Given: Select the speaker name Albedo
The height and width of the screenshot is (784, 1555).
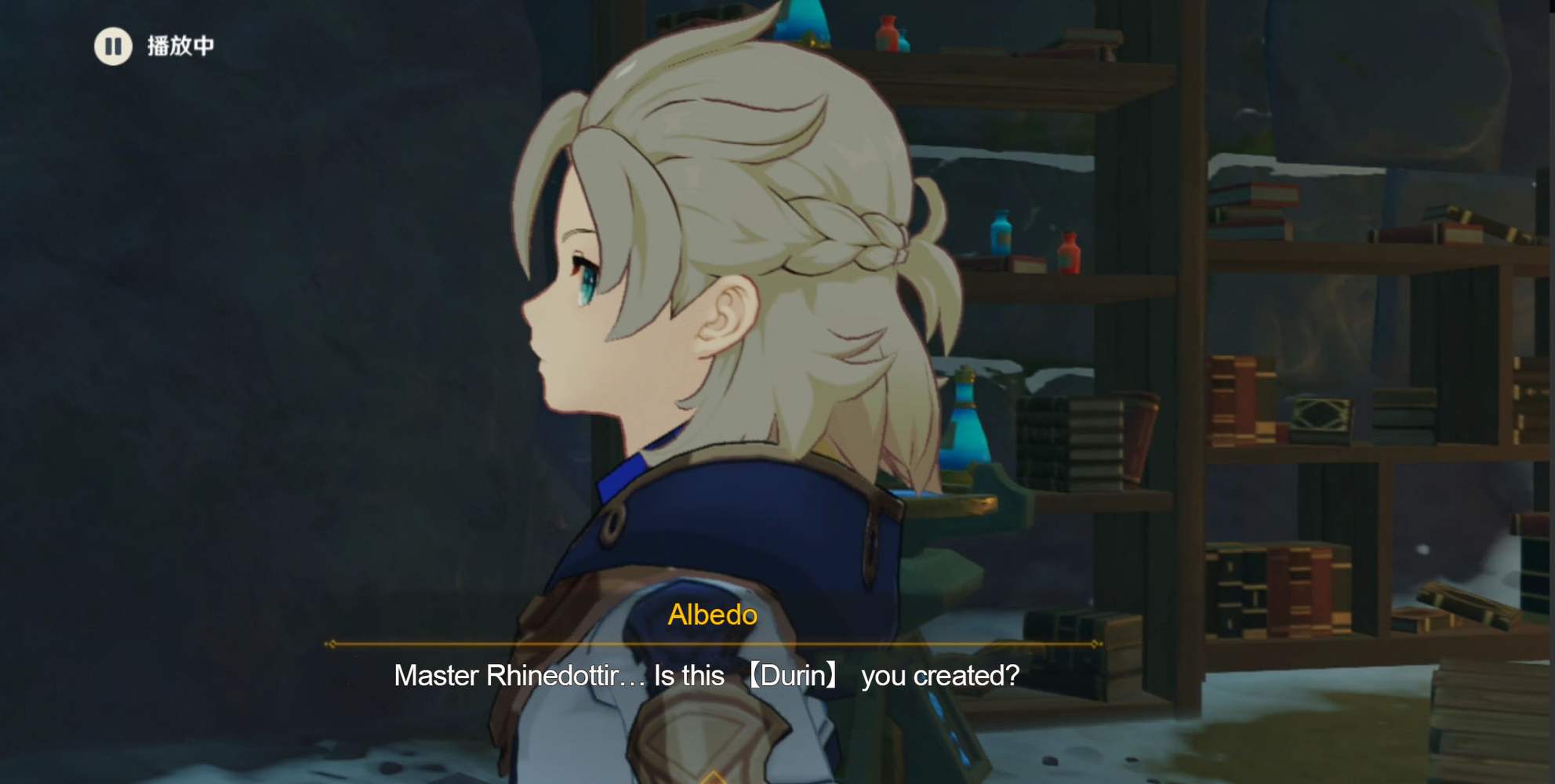Looking at the screenshot, I should (710, 616).
